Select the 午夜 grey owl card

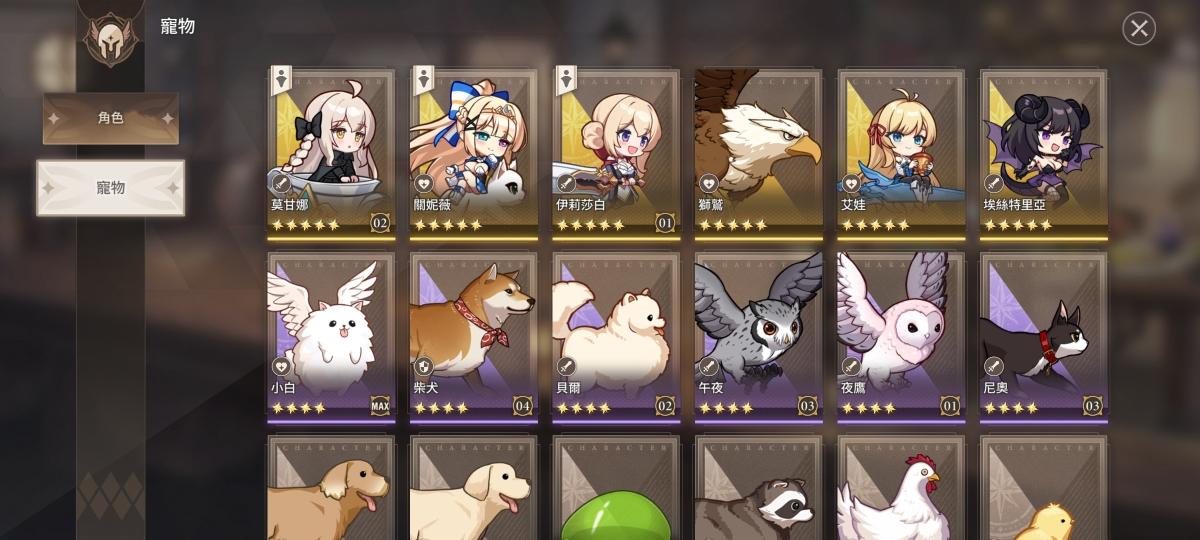tap(759, 335)
